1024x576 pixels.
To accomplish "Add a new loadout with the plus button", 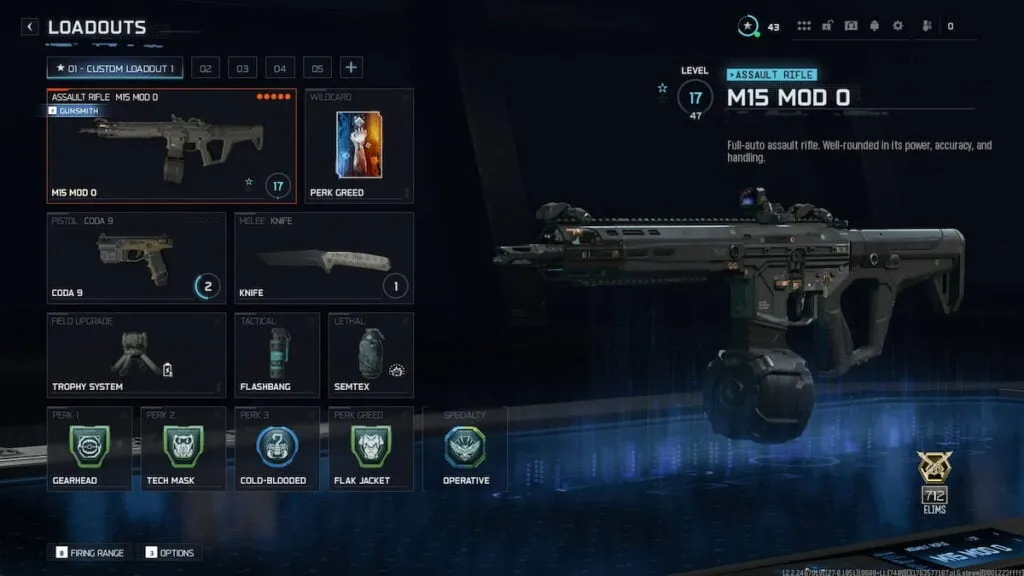I will [x=351, y=68].
